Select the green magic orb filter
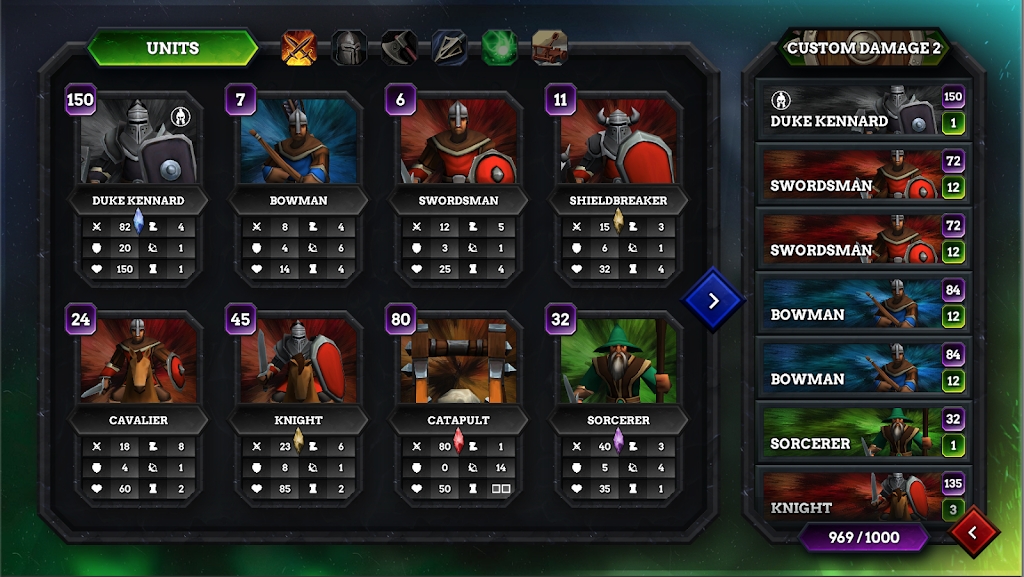Image resolution: width=1024 pixels, height=577 pixels. (x=499, y=47)
